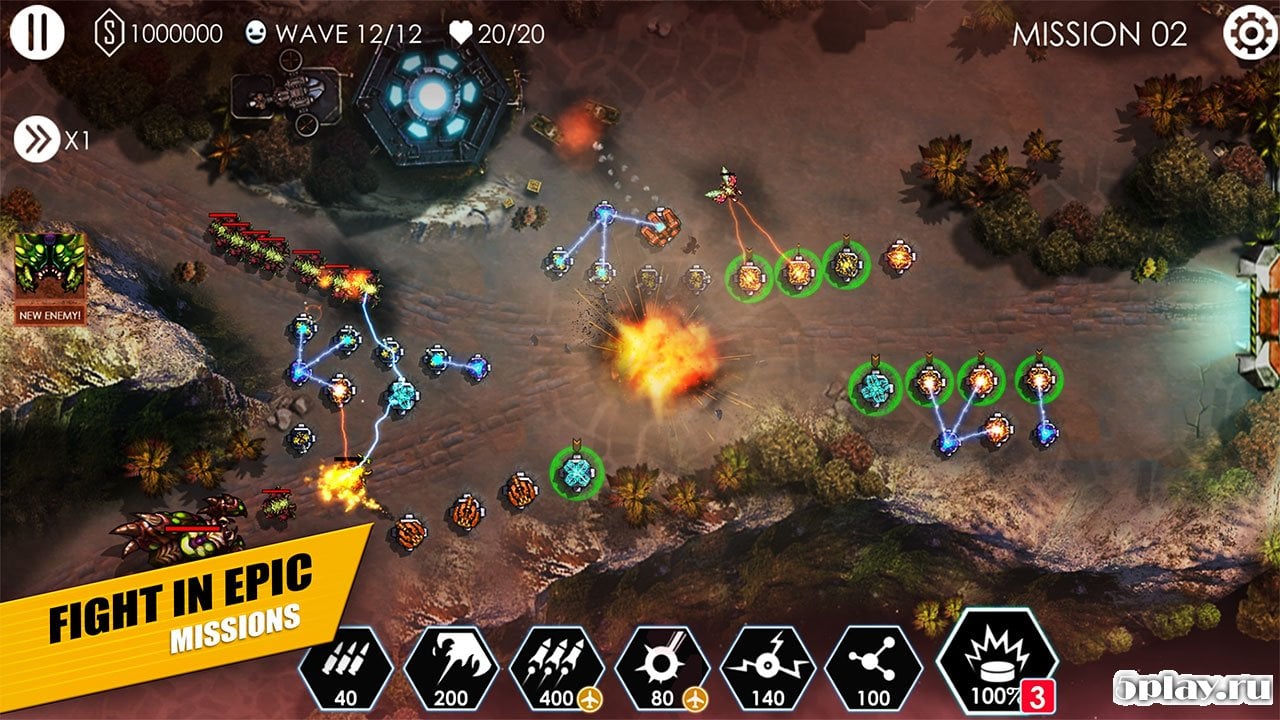
Task: Pick the rocket tower costing 400
Action: click(557, 667)
